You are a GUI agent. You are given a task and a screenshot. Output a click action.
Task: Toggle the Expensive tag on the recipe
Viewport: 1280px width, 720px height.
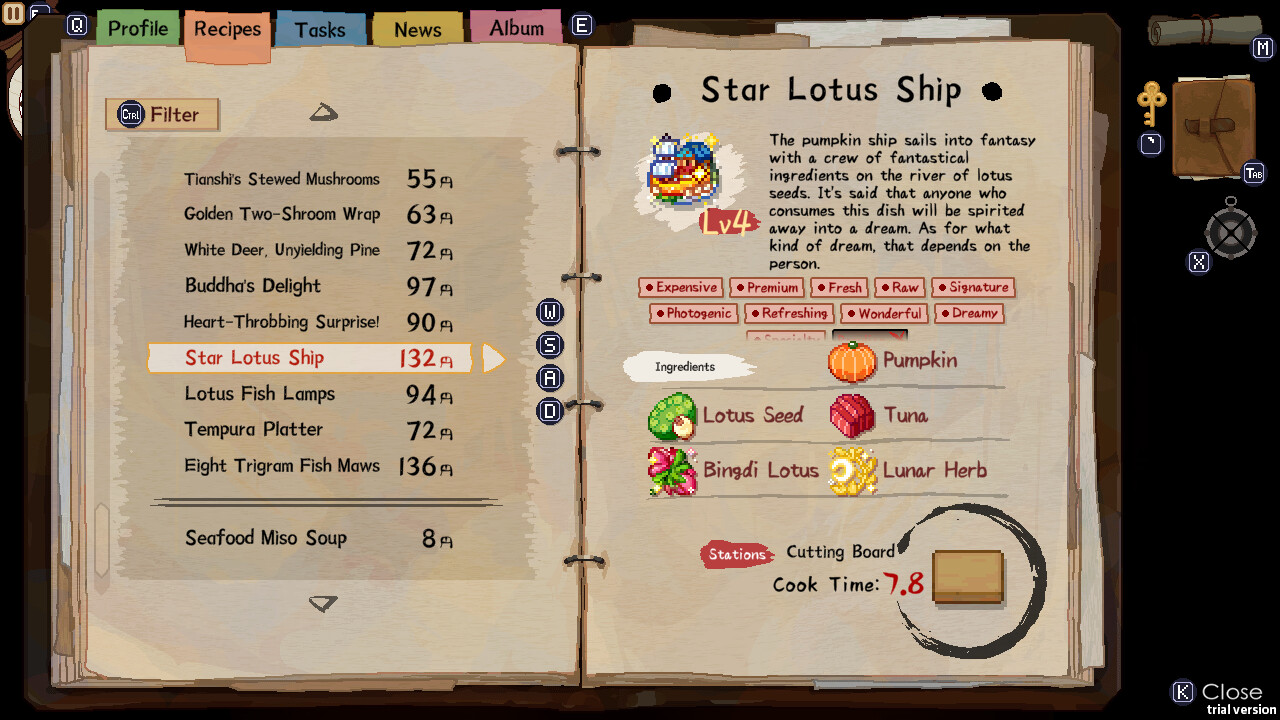[681, 287]
